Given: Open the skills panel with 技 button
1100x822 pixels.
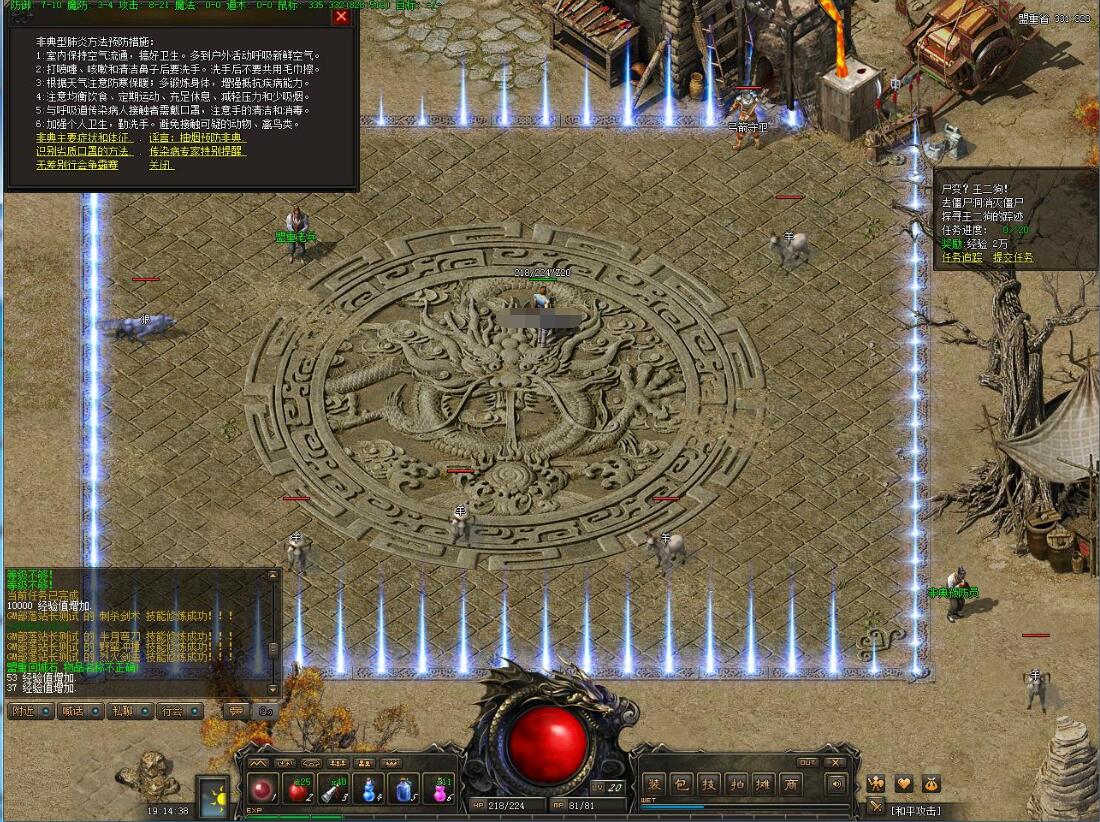Looking at the screenshot, I should coord(708,784).
